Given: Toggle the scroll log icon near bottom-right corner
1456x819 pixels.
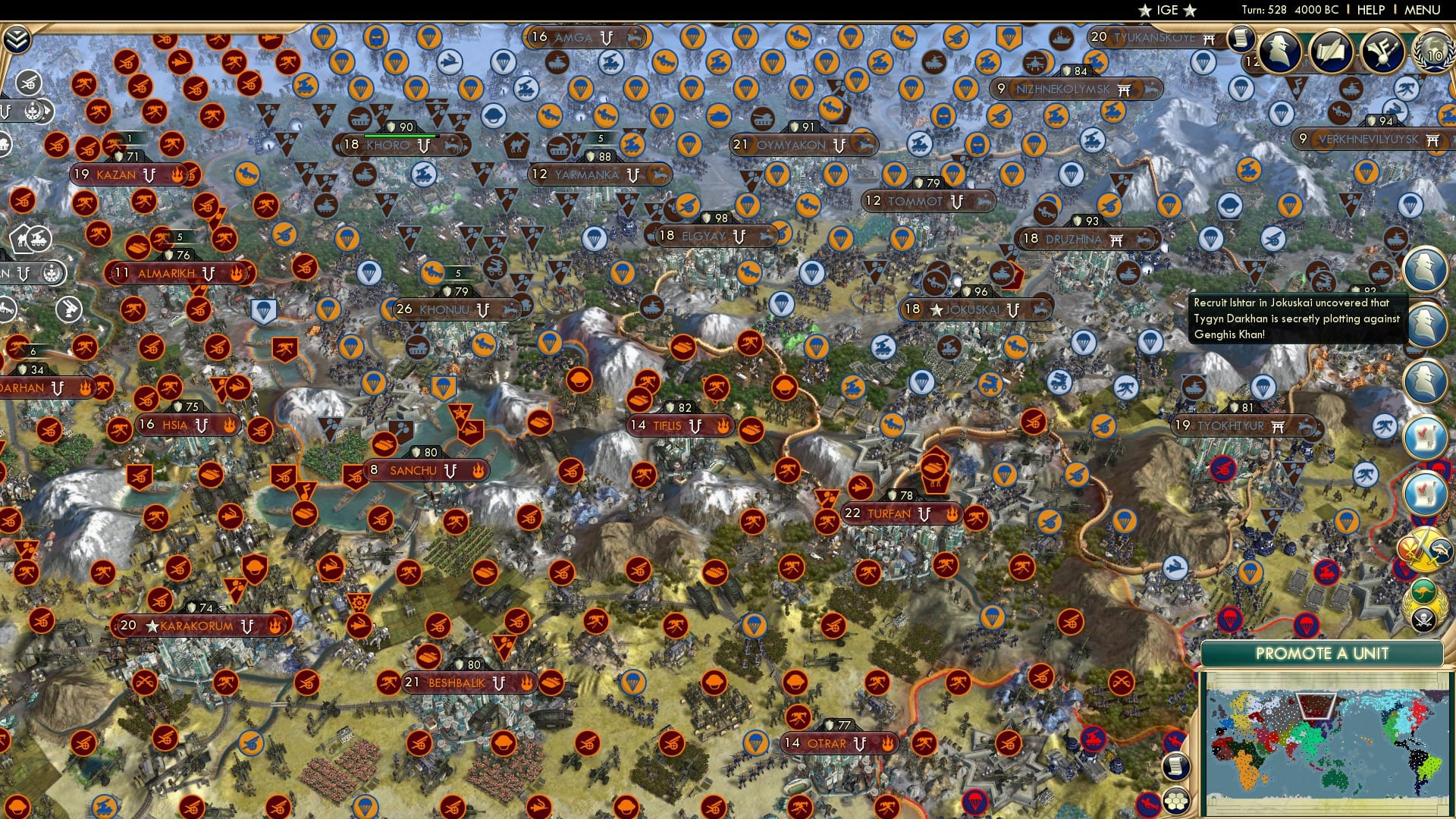Looking at the screenshot, I should click(1175, 767).
